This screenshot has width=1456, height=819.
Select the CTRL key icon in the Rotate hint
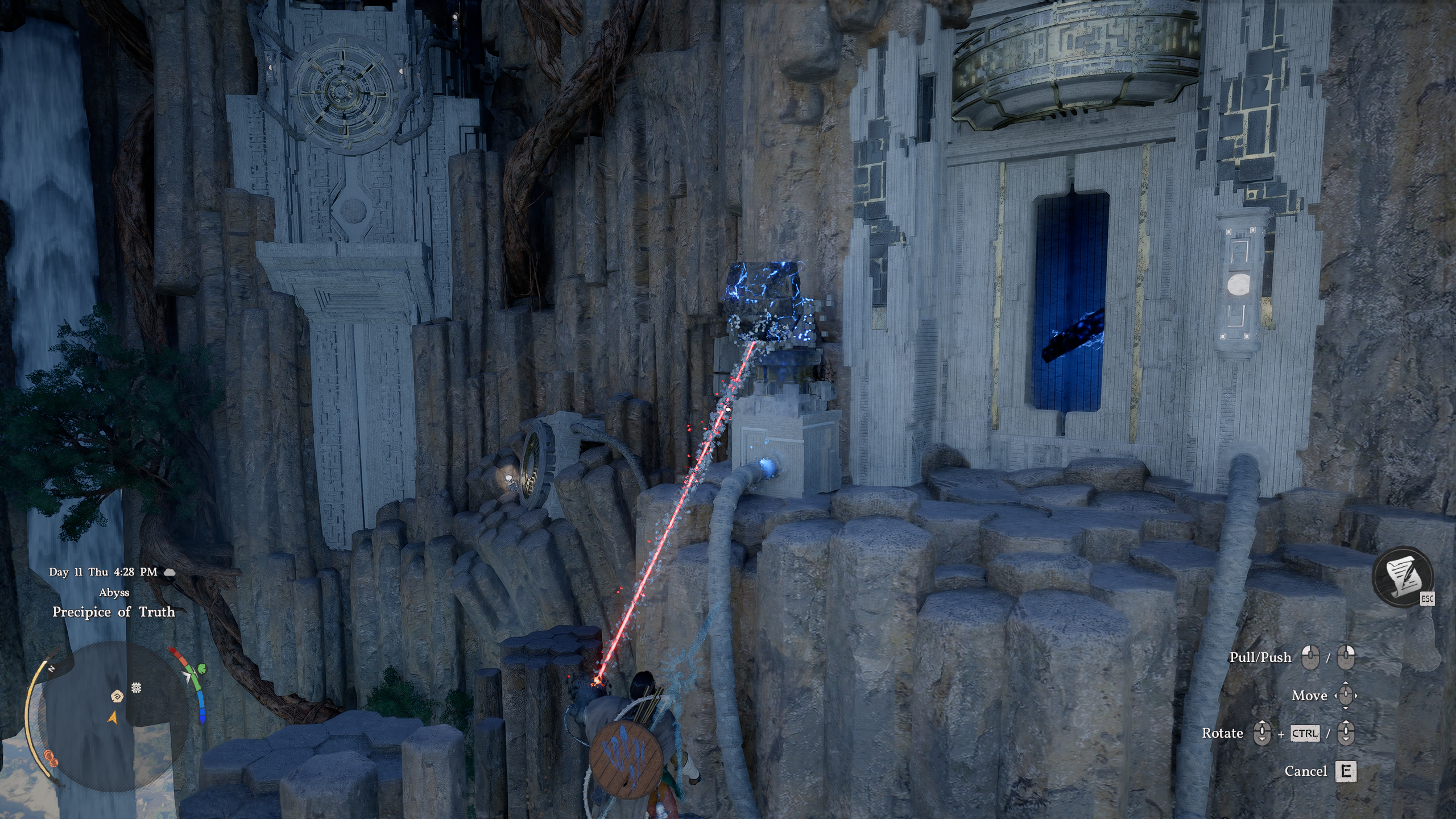tap(1305, 734)
